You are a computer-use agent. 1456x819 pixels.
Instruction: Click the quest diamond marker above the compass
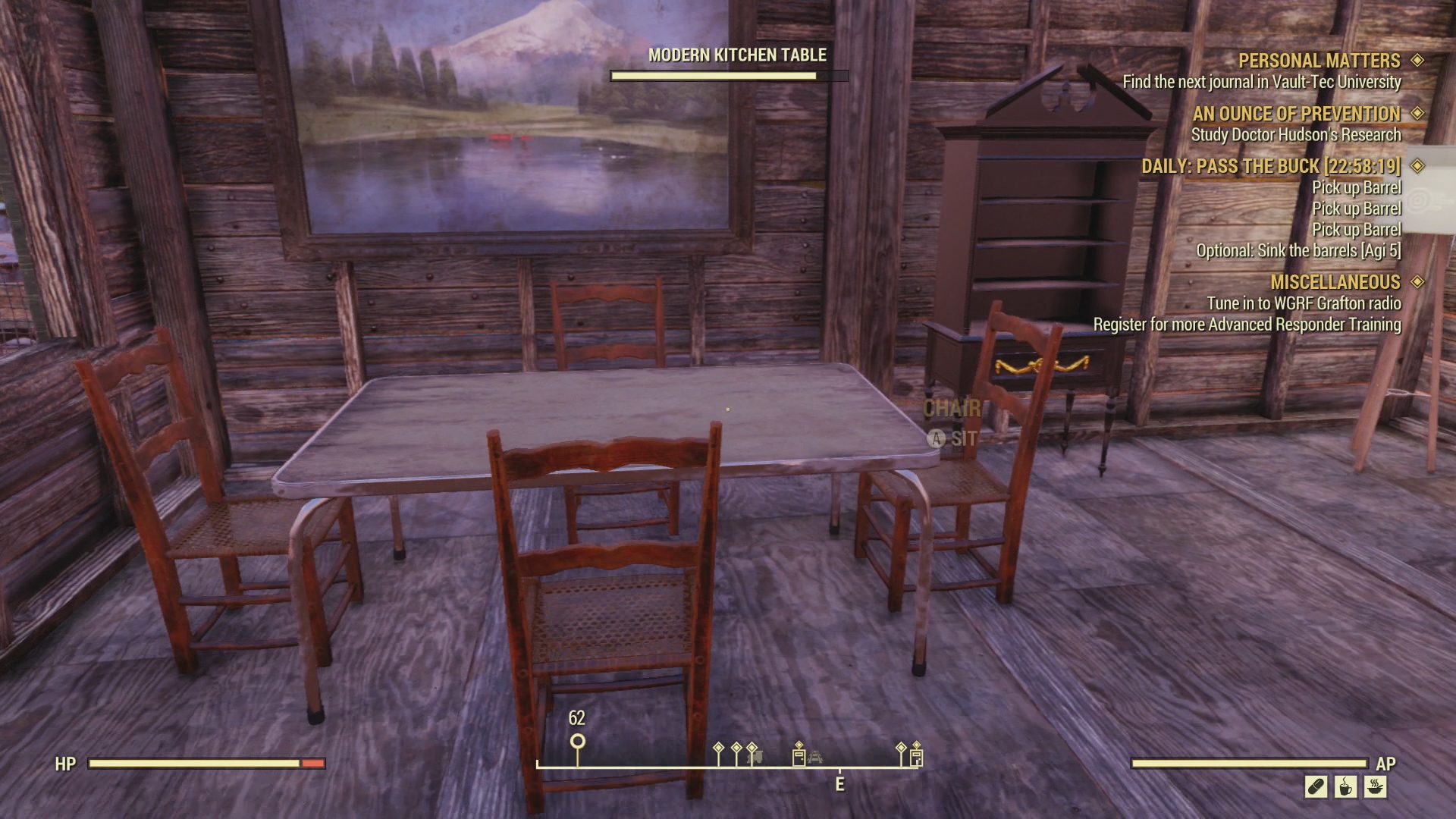[719, 747]
